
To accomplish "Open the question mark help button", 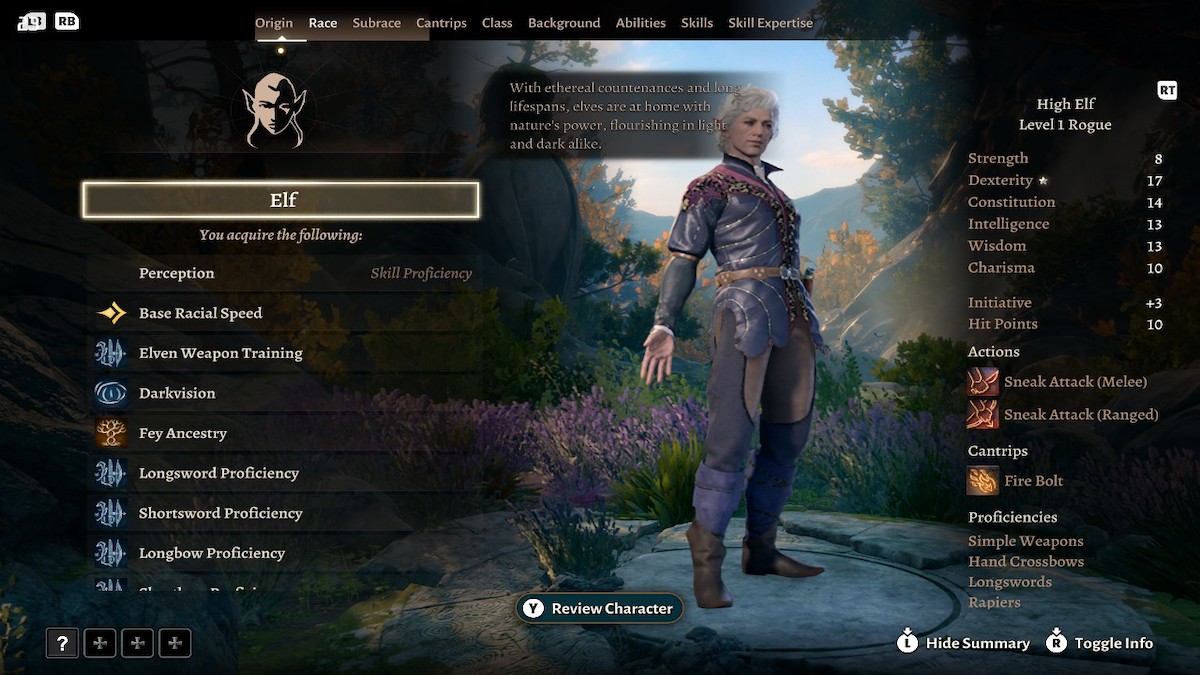I will pyautogui.click(x=62, y=643).
